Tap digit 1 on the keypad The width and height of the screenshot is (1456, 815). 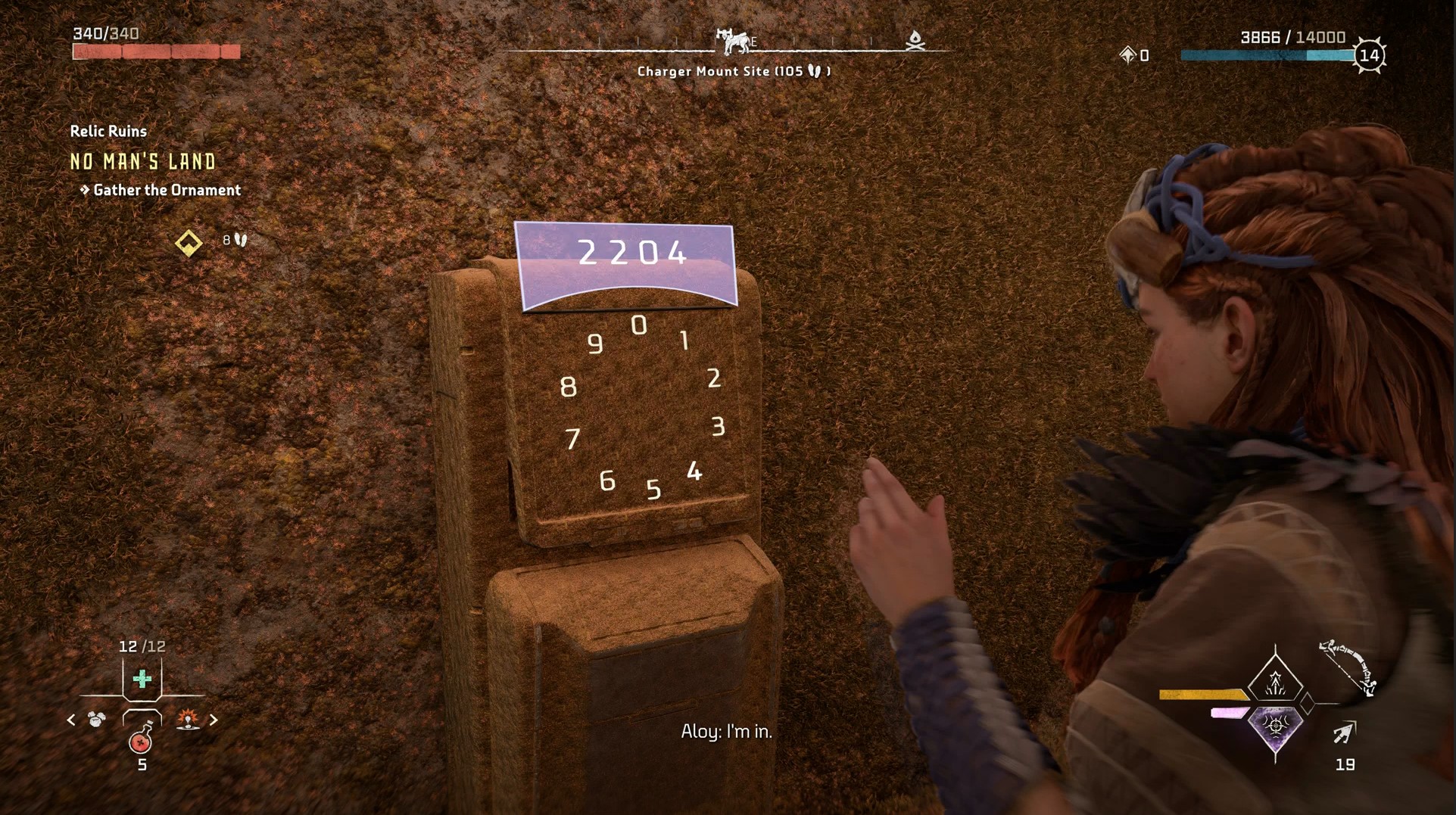pyautogui.click(x=684, y=341)
